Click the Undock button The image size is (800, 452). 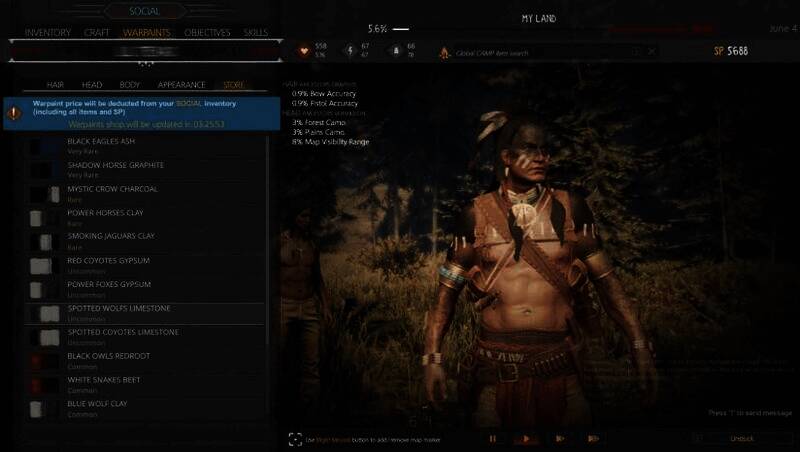click(742, 438)
